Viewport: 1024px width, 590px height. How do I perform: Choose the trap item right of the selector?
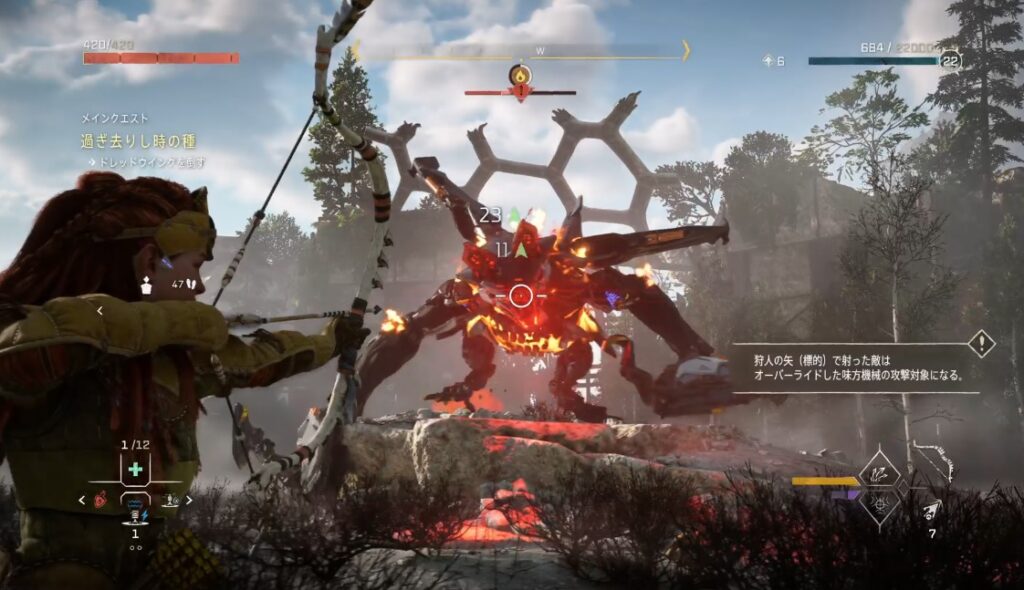tap(171, 498)
